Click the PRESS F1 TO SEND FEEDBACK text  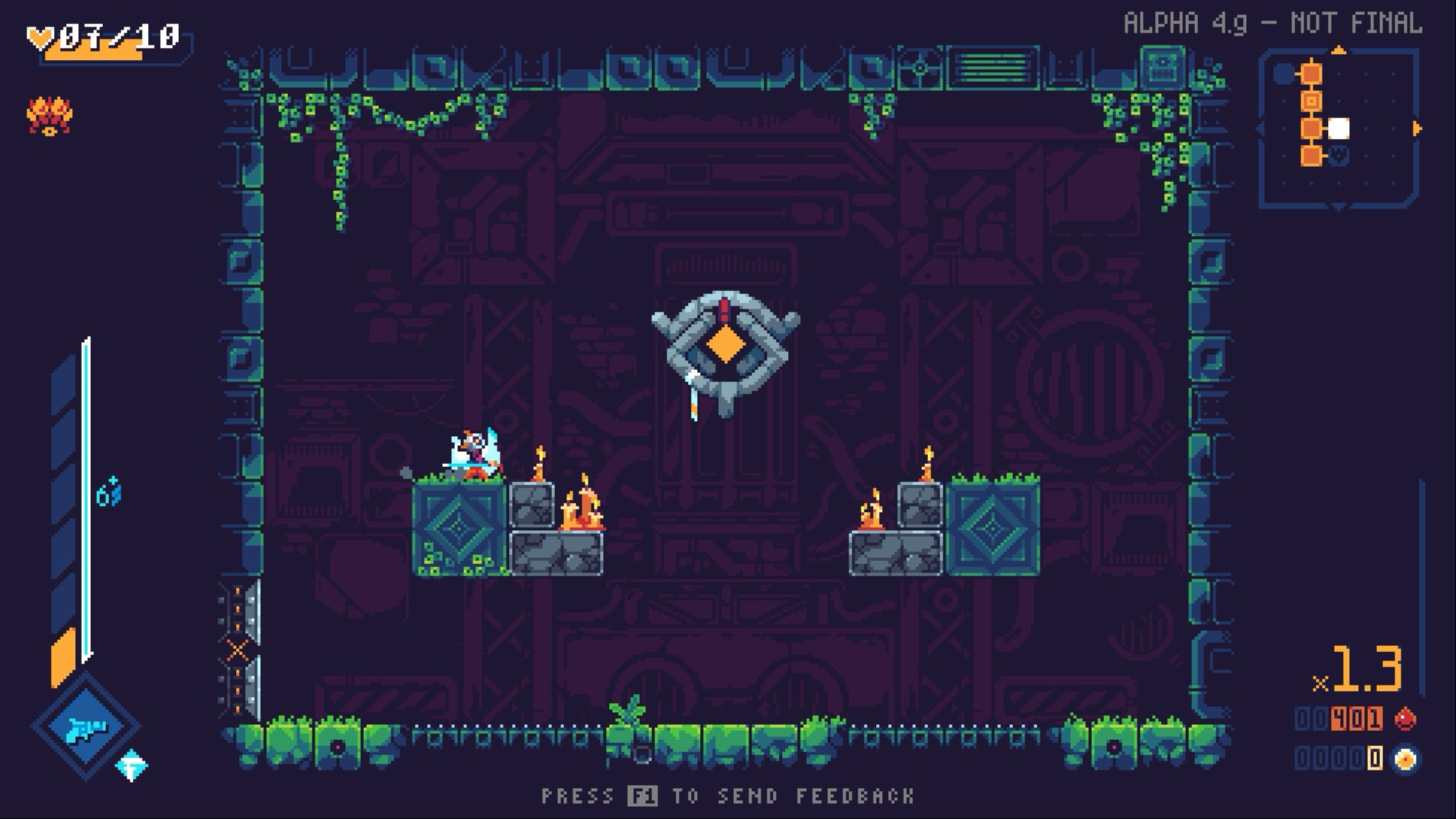(x=728, y=796)
